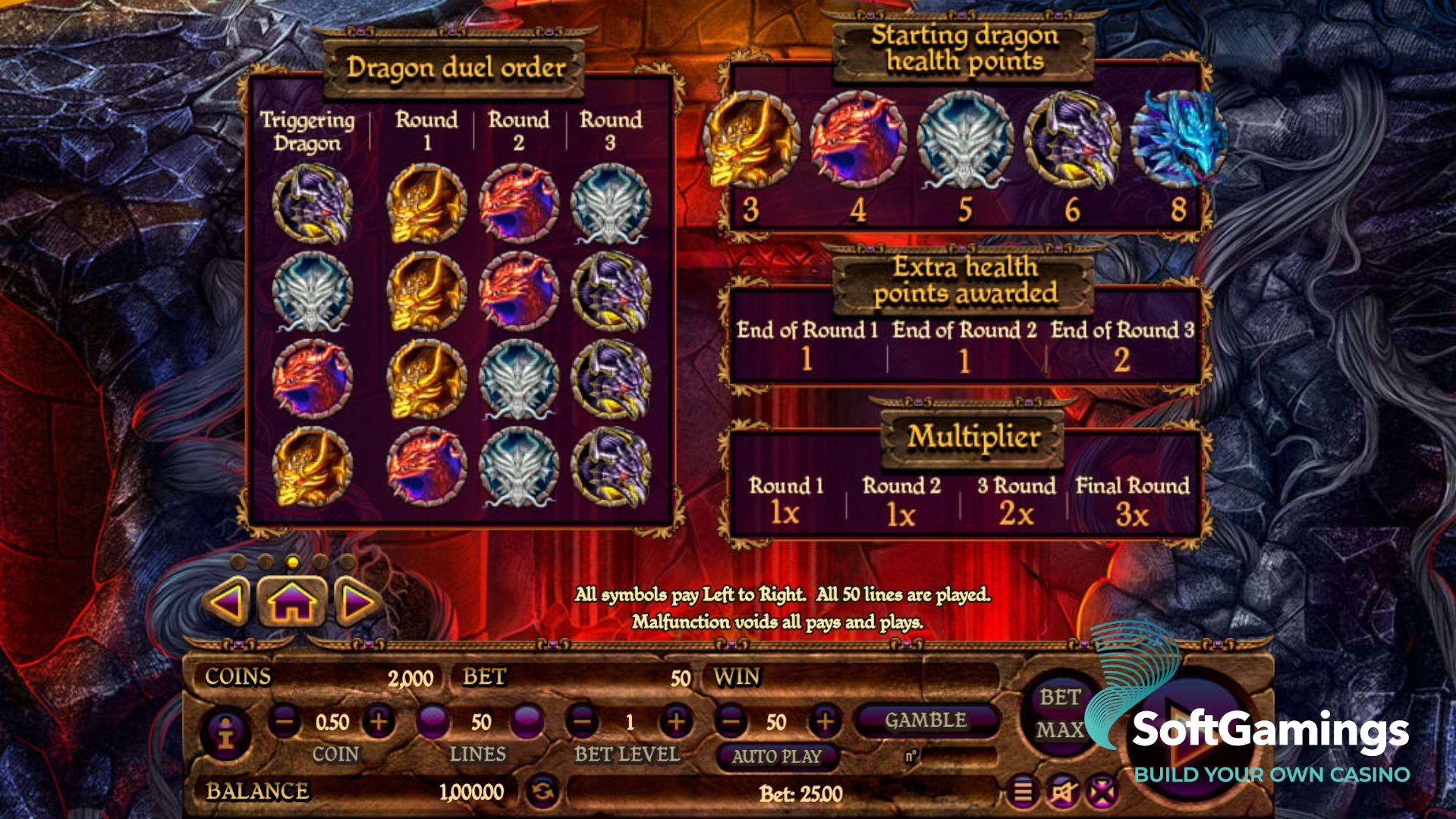
Task: Start Auto Play
Action: [776, 756]
